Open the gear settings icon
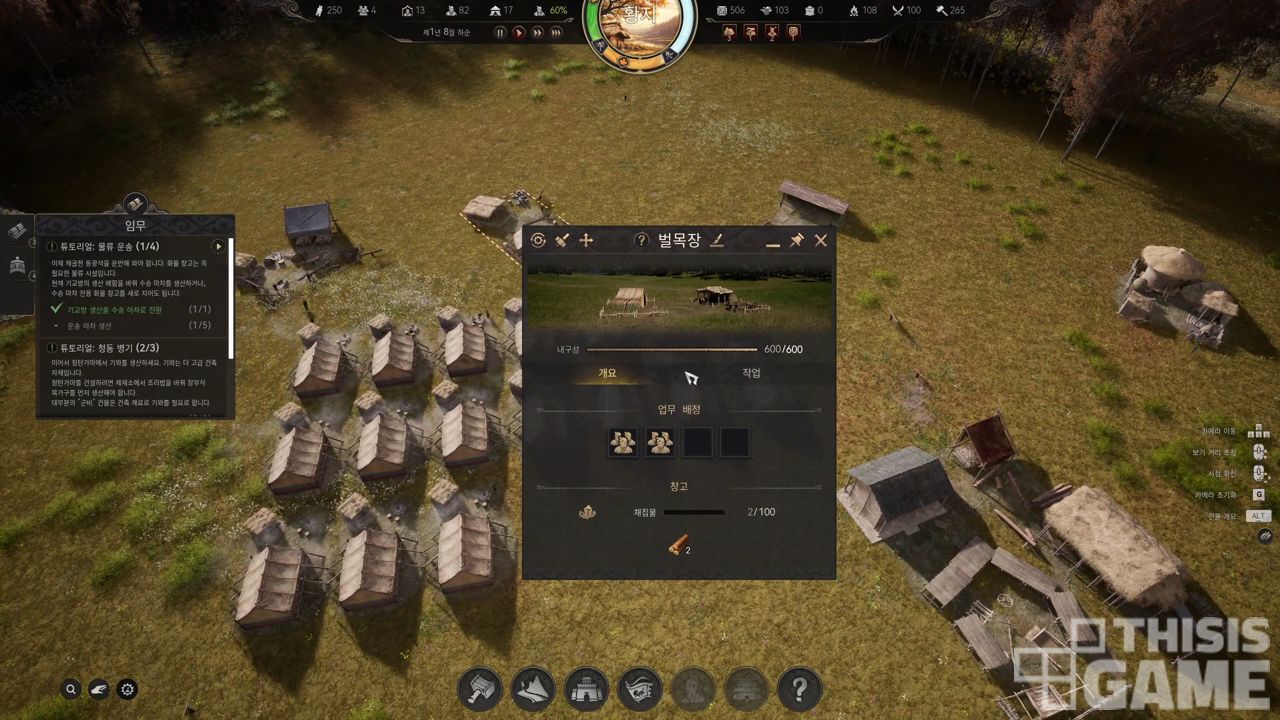The width and height of the screenshot is (1280, 720). [127, 689]
